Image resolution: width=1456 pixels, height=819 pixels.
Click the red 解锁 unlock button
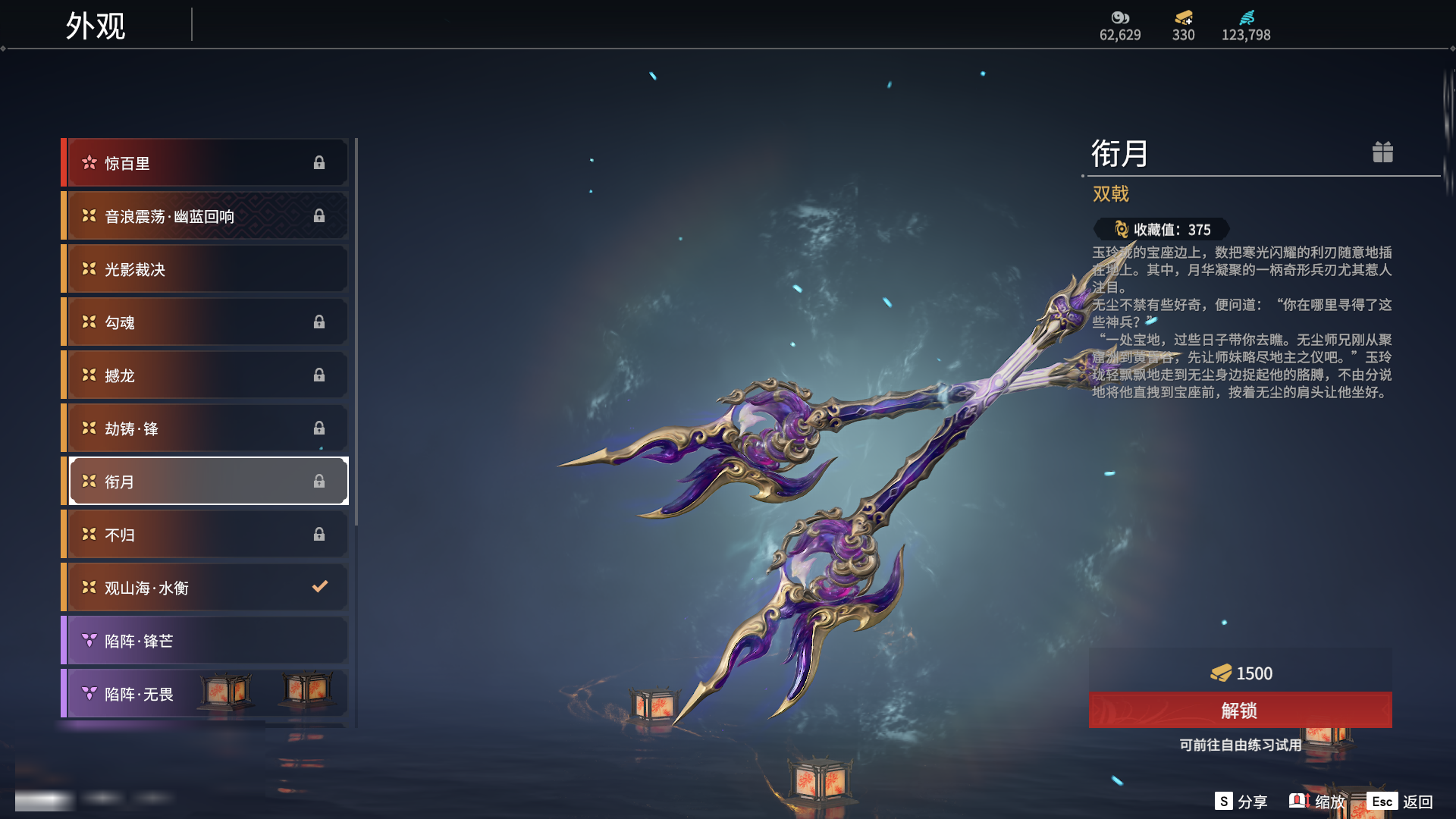click(1240, 711)
